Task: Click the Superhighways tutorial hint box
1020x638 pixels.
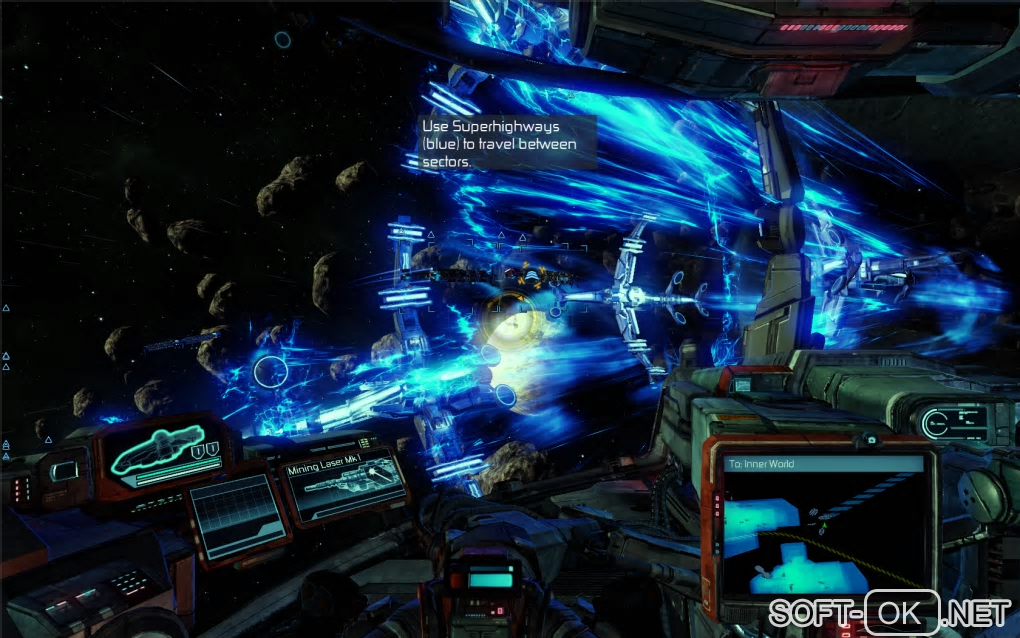Action: (506, 142)
